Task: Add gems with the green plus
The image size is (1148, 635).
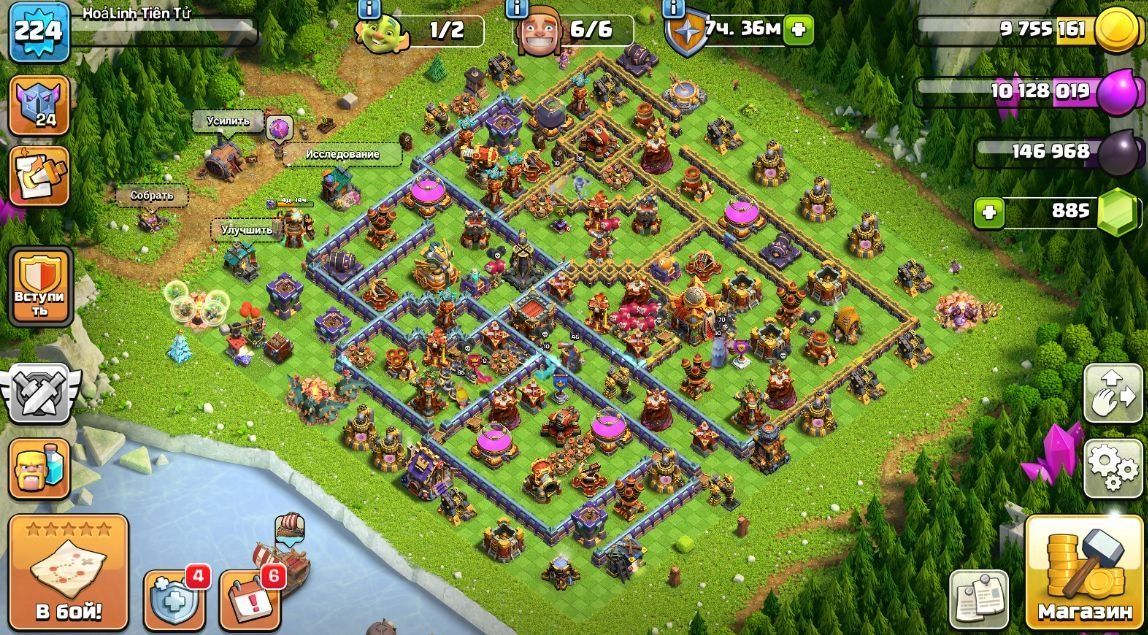Action: click(x=990, y=212)
